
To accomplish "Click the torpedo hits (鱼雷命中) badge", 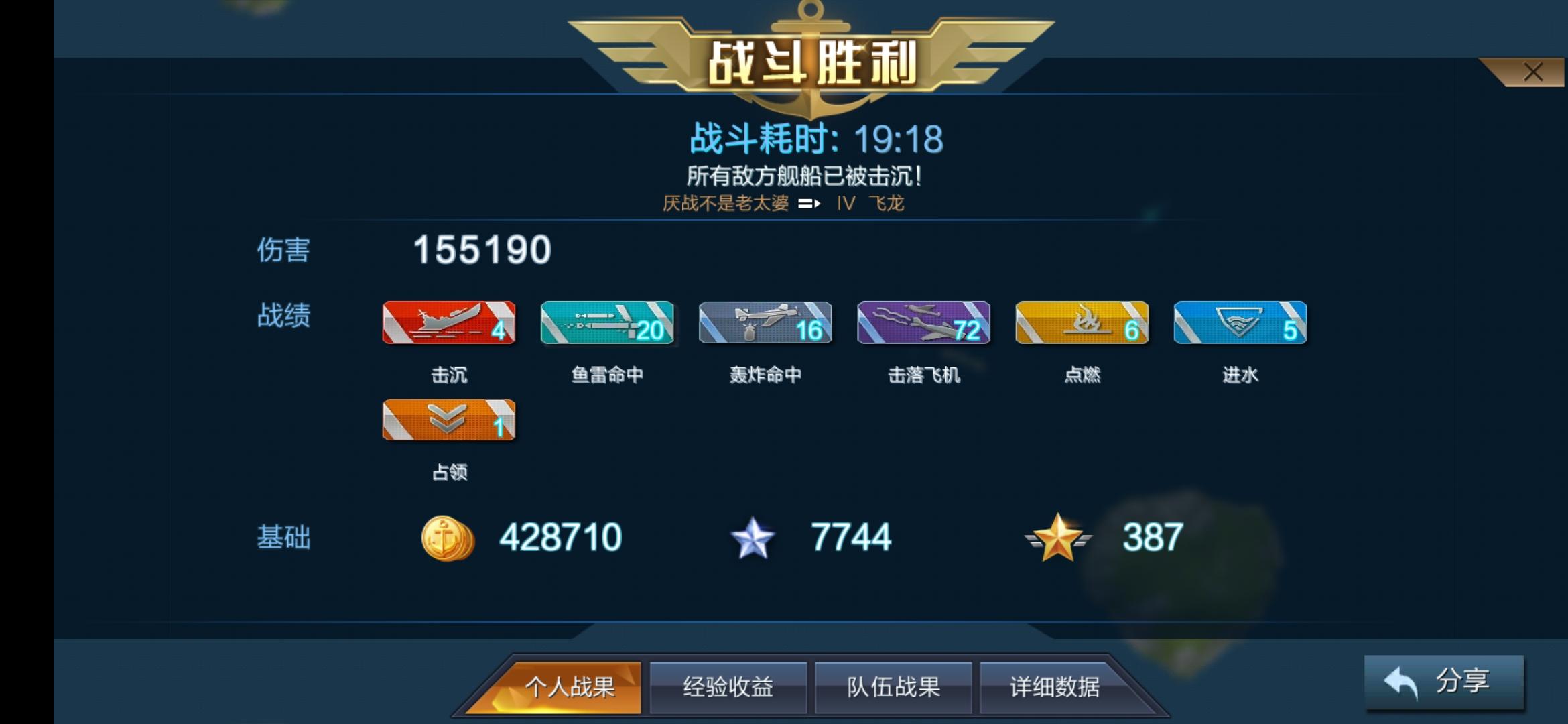I will (607, 323).
